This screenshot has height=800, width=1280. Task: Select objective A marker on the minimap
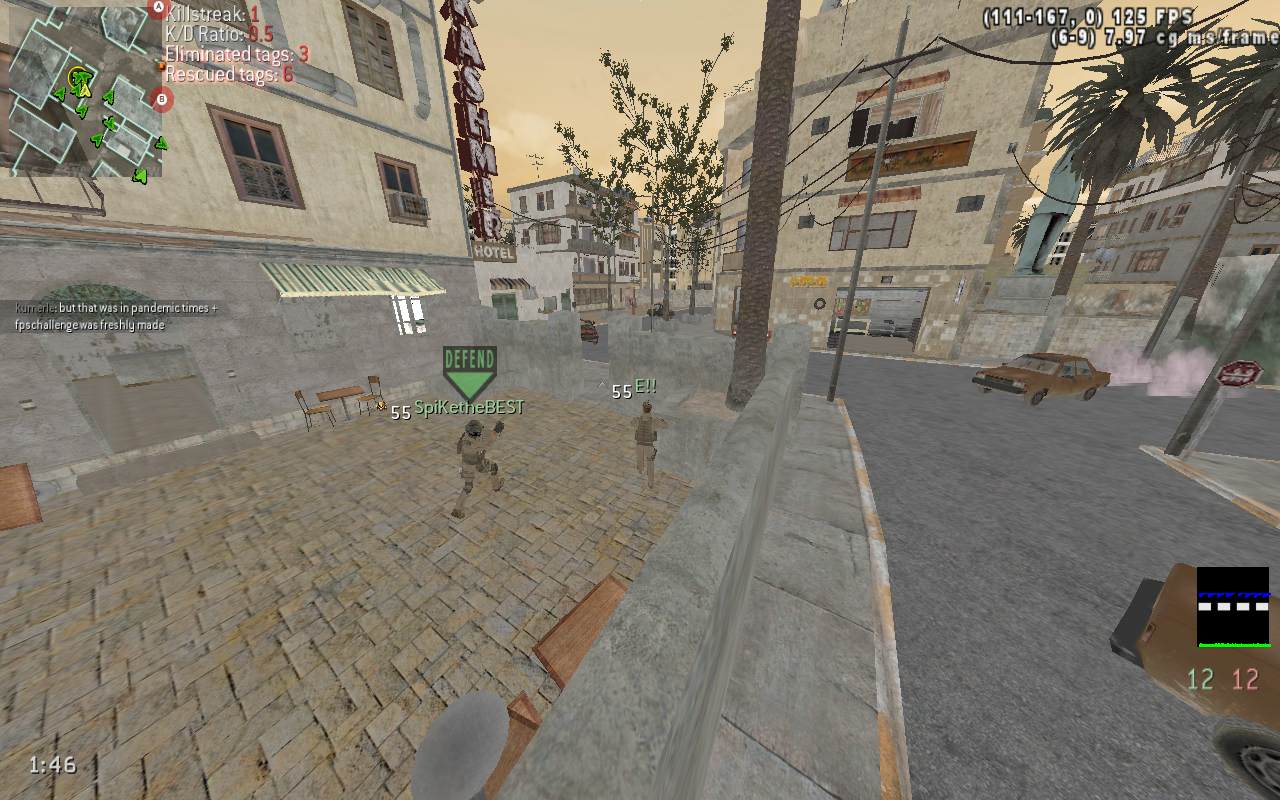[157, 10]
